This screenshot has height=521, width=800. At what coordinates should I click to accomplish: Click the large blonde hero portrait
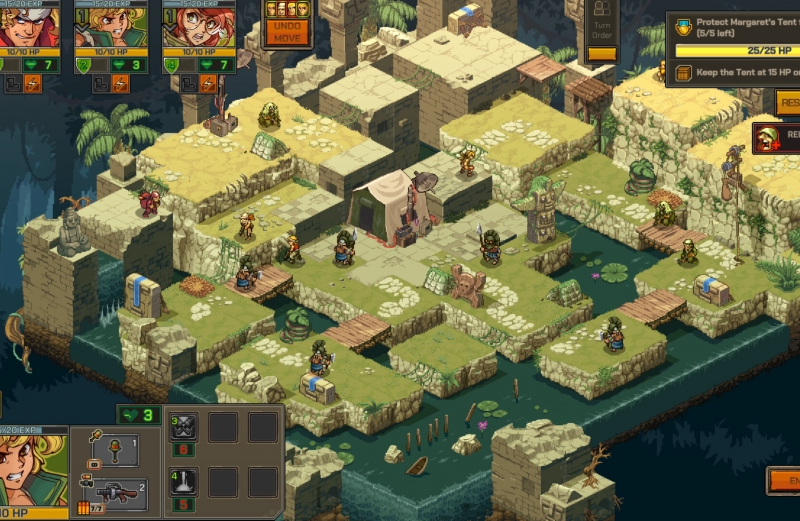[x=33, y=472]
